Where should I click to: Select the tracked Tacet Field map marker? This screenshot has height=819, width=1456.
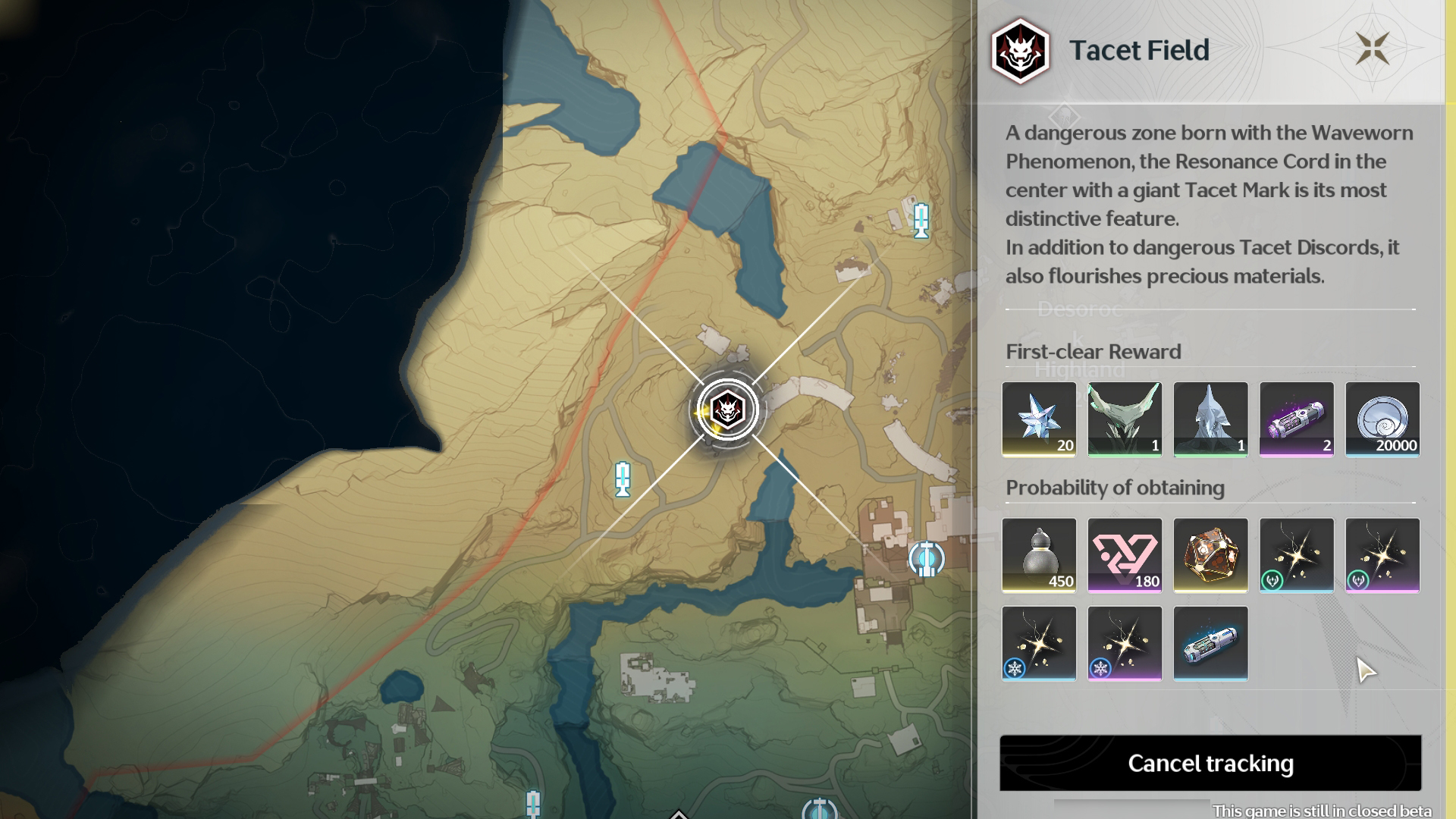coord(727,410)
